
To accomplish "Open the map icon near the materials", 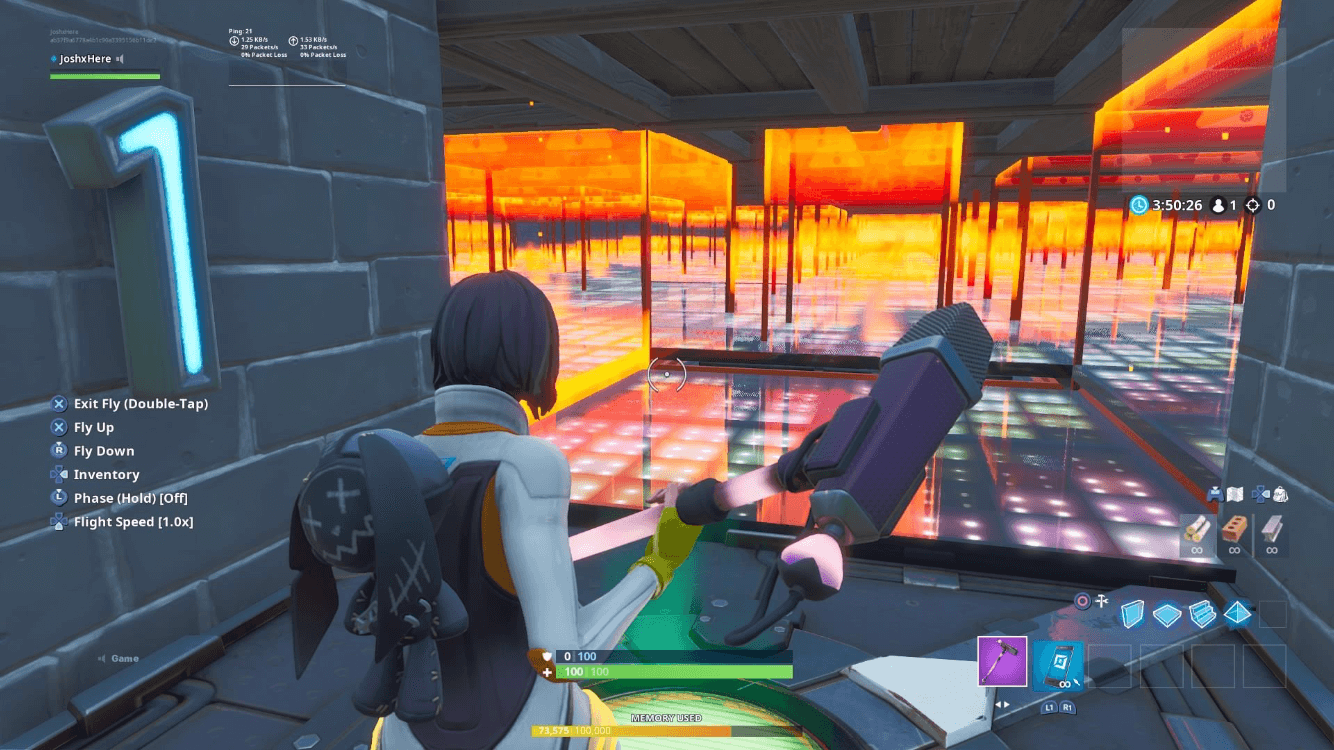I will point(1234,494).
